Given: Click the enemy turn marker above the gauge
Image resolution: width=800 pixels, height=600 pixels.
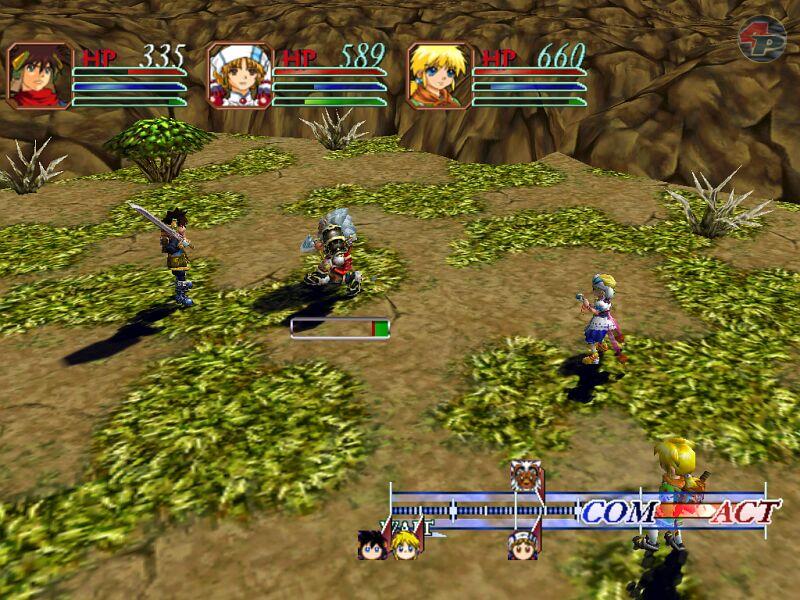Looking at the screenshot, I should pos(525,478).
